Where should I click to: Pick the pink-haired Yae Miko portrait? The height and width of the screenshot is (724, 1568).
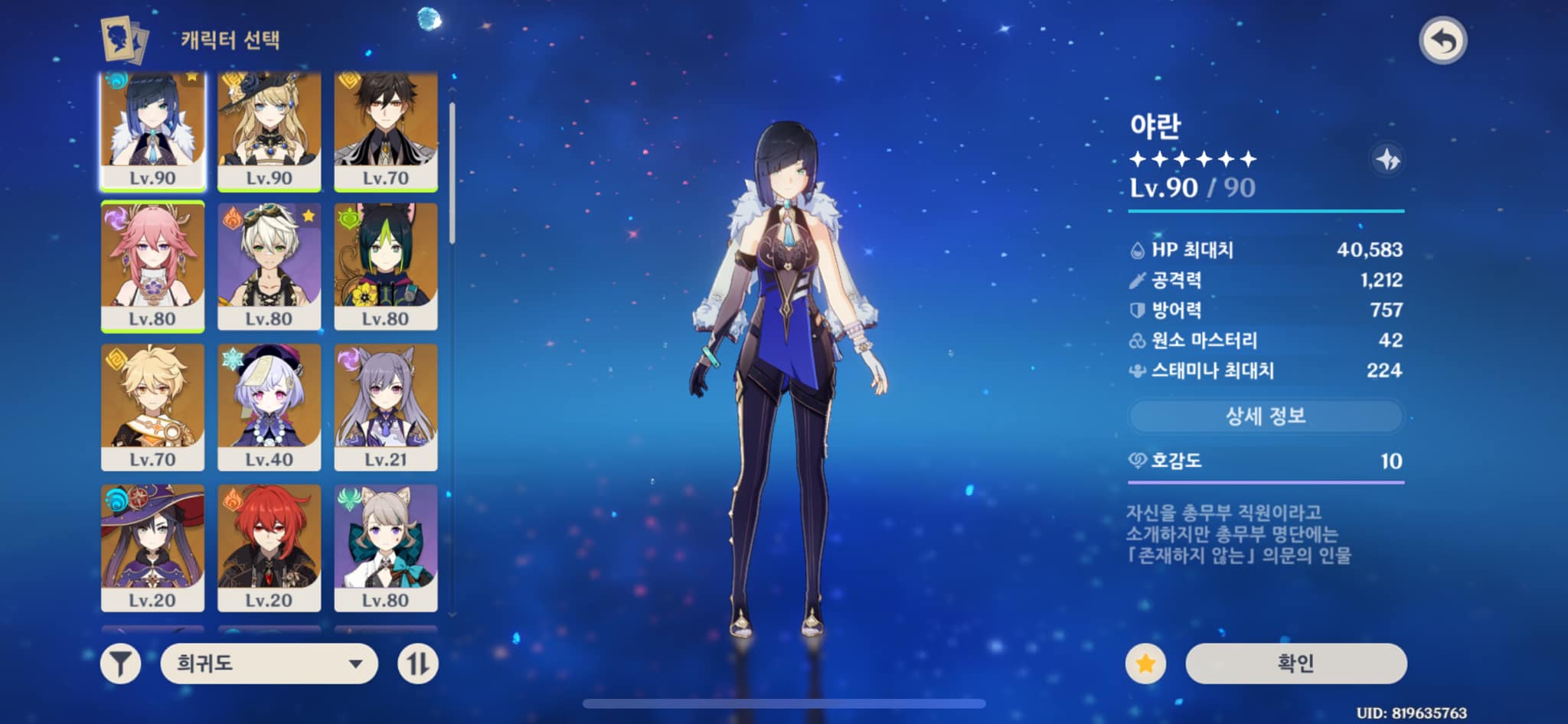click(152, 266)
